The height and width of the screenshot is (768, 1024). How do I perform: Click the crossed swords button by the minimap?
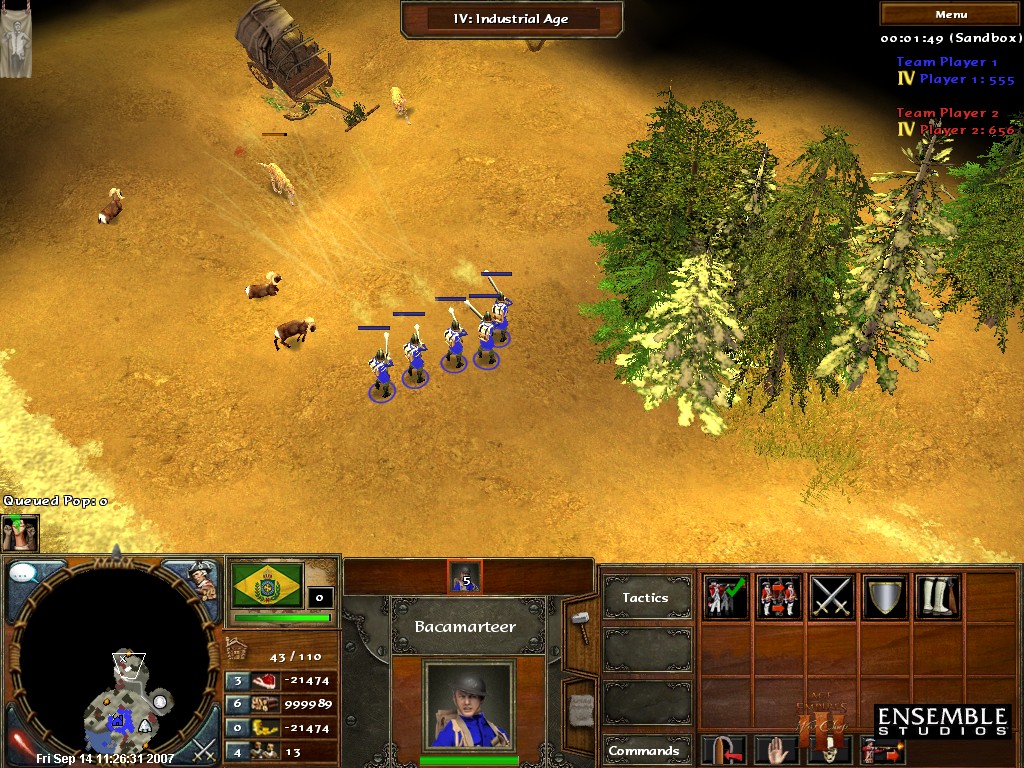[204, 746]
